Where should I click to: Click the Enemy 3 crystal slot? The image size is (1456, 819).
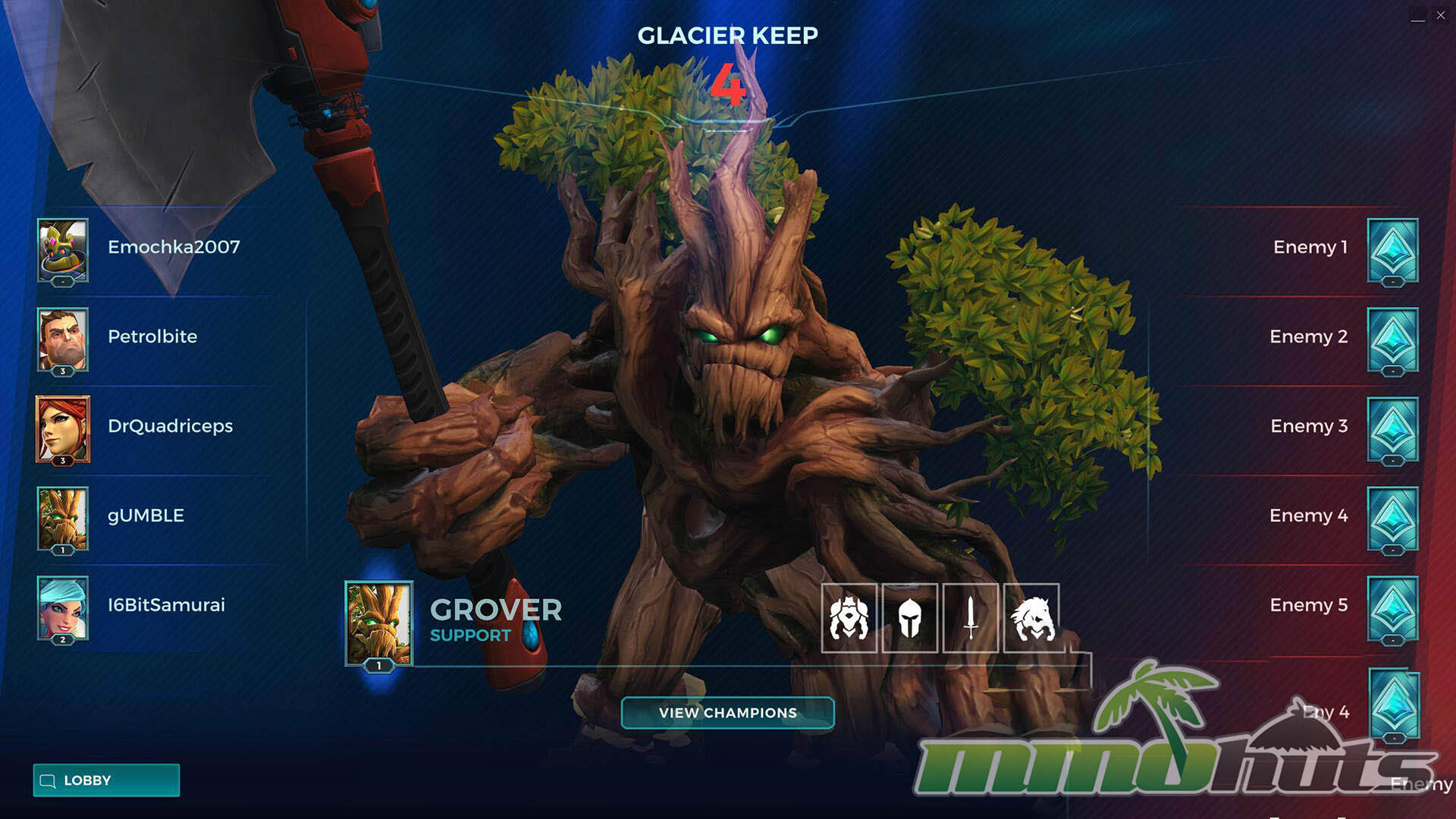(x=1392, y=429)
